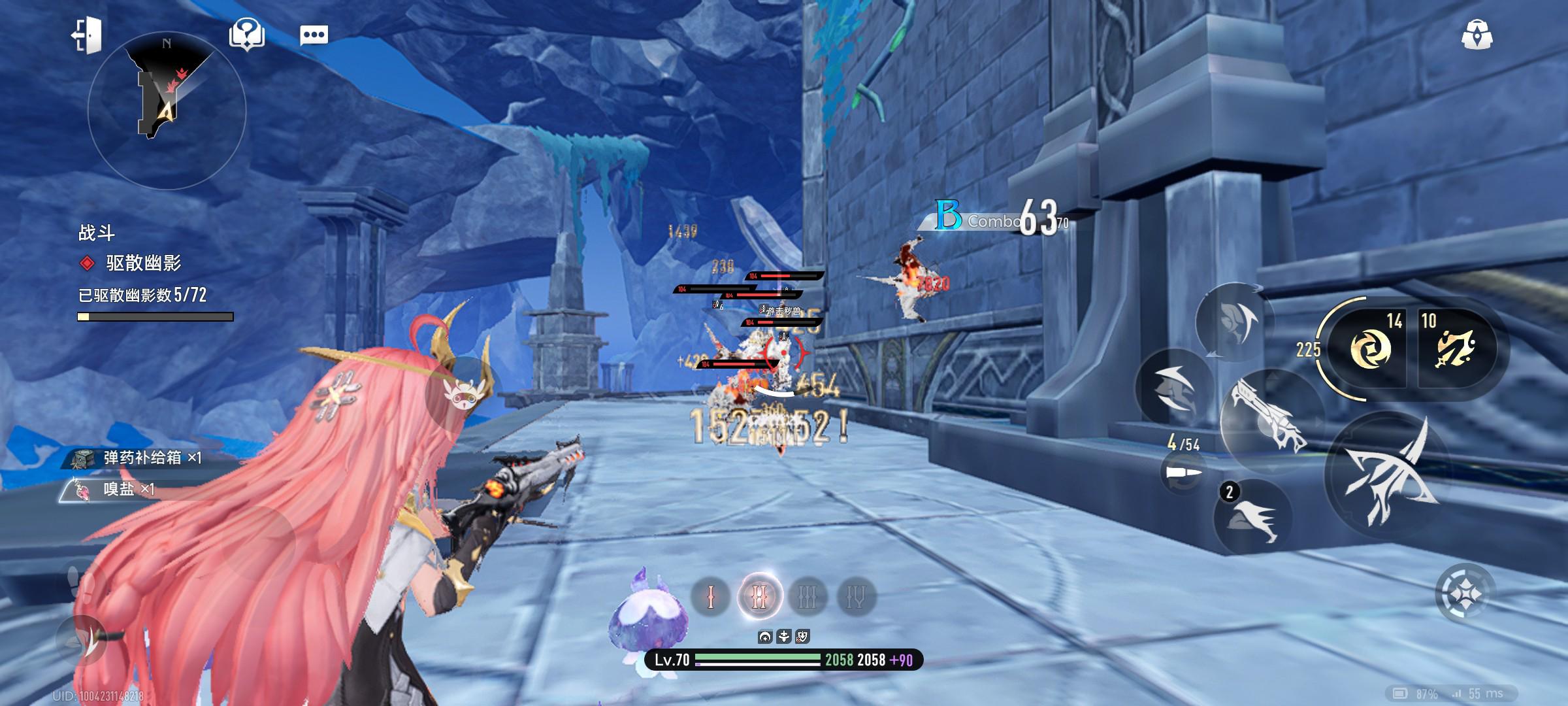Open the backpack icon
Image resolution: width=1568 pixels, height=706 pixels.
[x=1477, y=35]
